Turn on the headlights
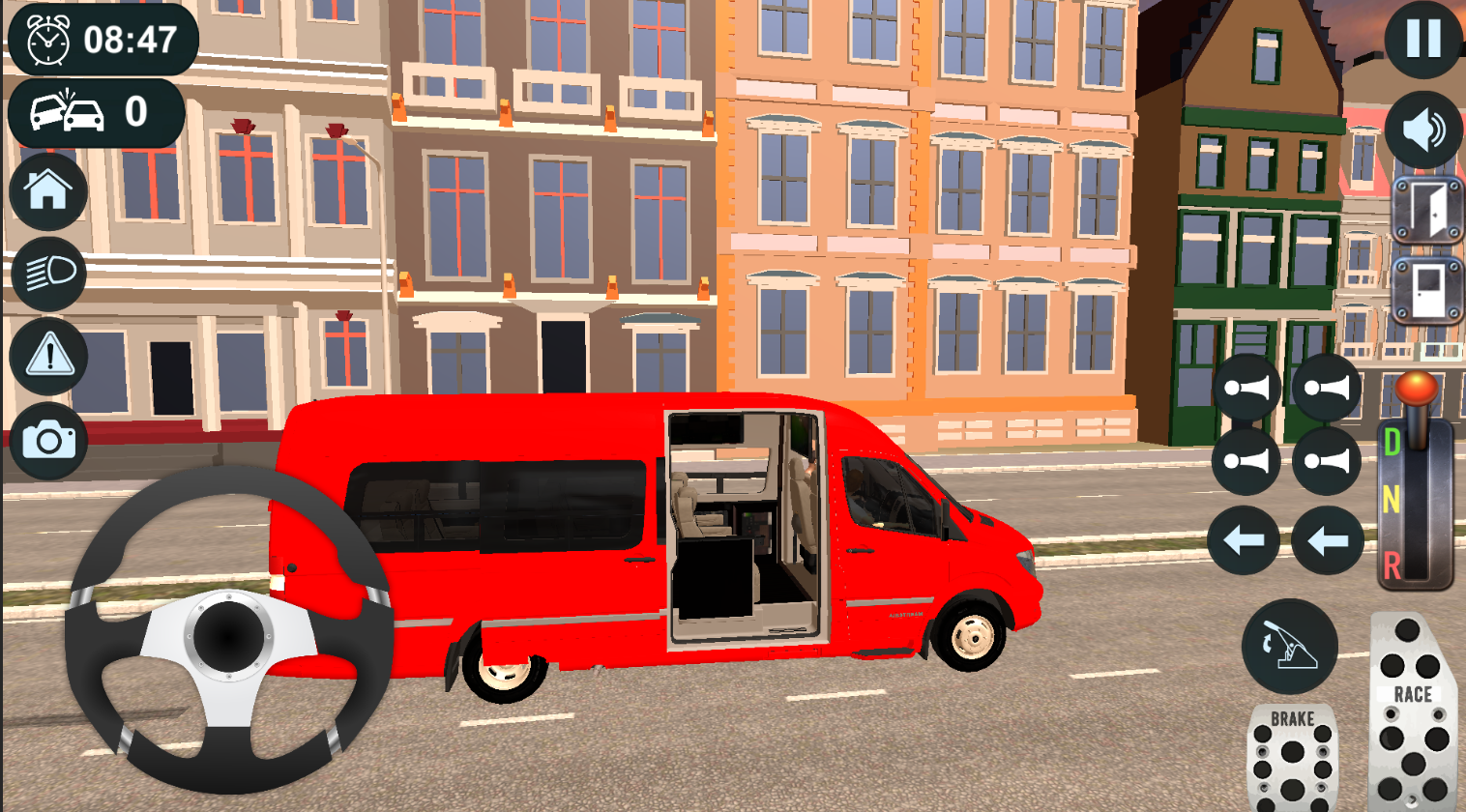 pos(47,274)
